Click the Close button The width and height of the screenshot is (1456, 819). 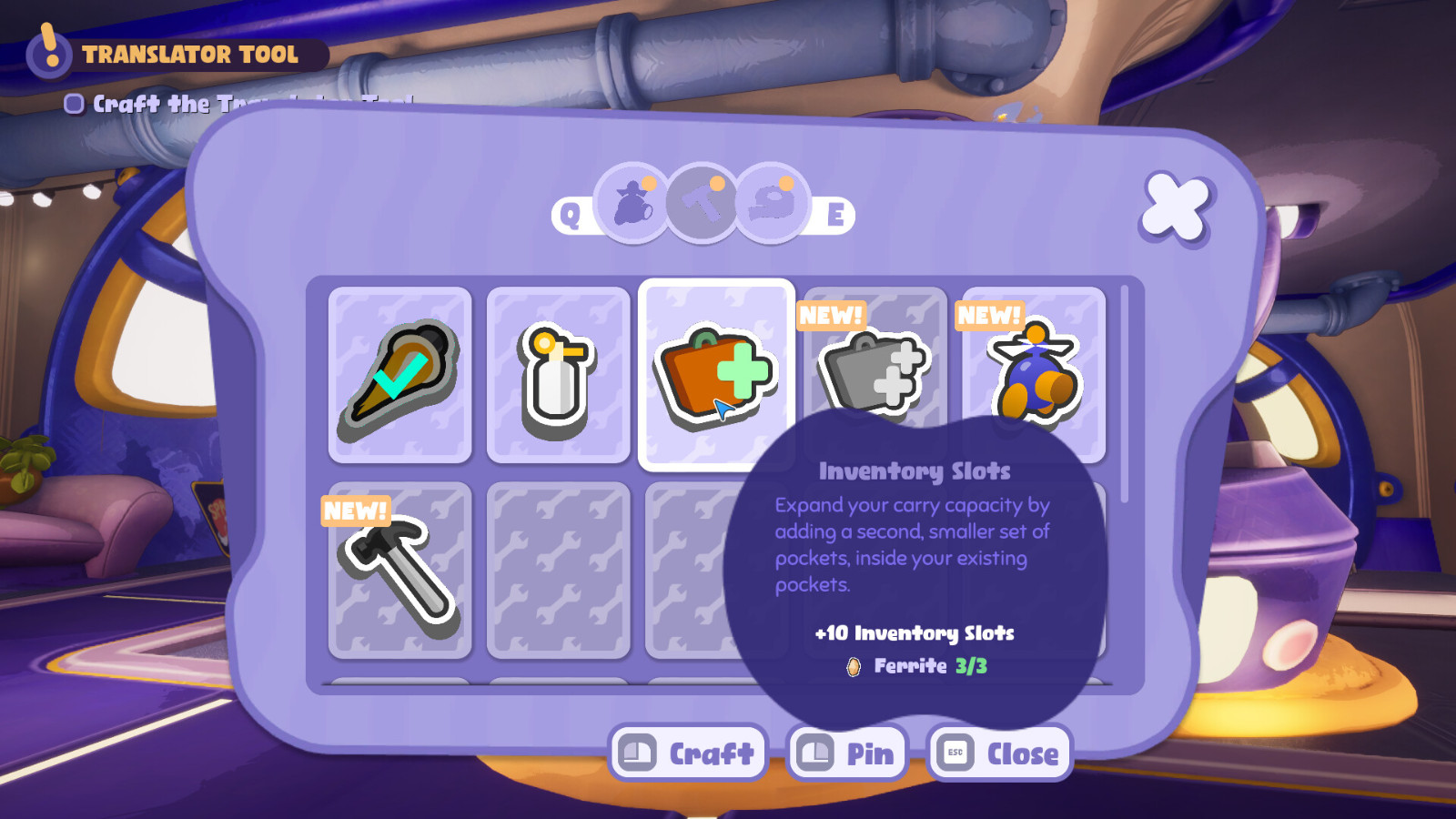998,753
